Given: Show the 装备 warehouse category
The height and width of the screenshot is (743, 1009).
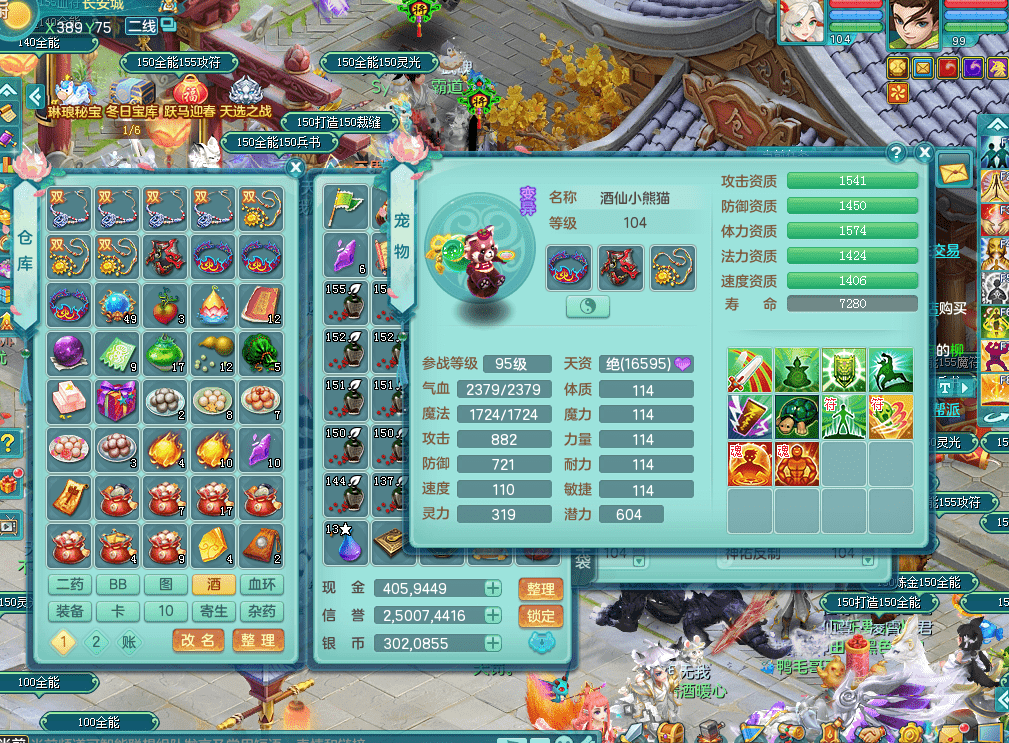Looking at the screenshot, I should (70, 611).
